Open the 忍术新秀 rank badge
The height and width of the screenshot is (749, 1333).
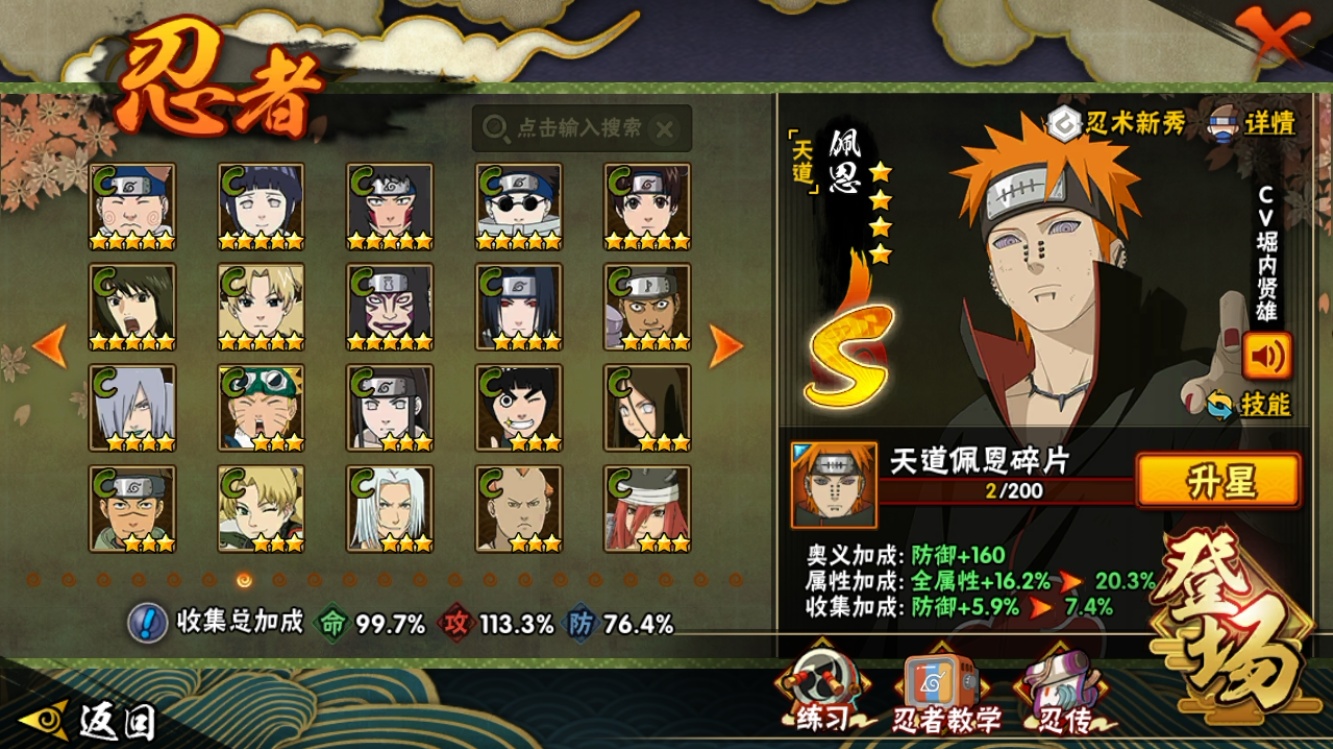[1118, 123]
